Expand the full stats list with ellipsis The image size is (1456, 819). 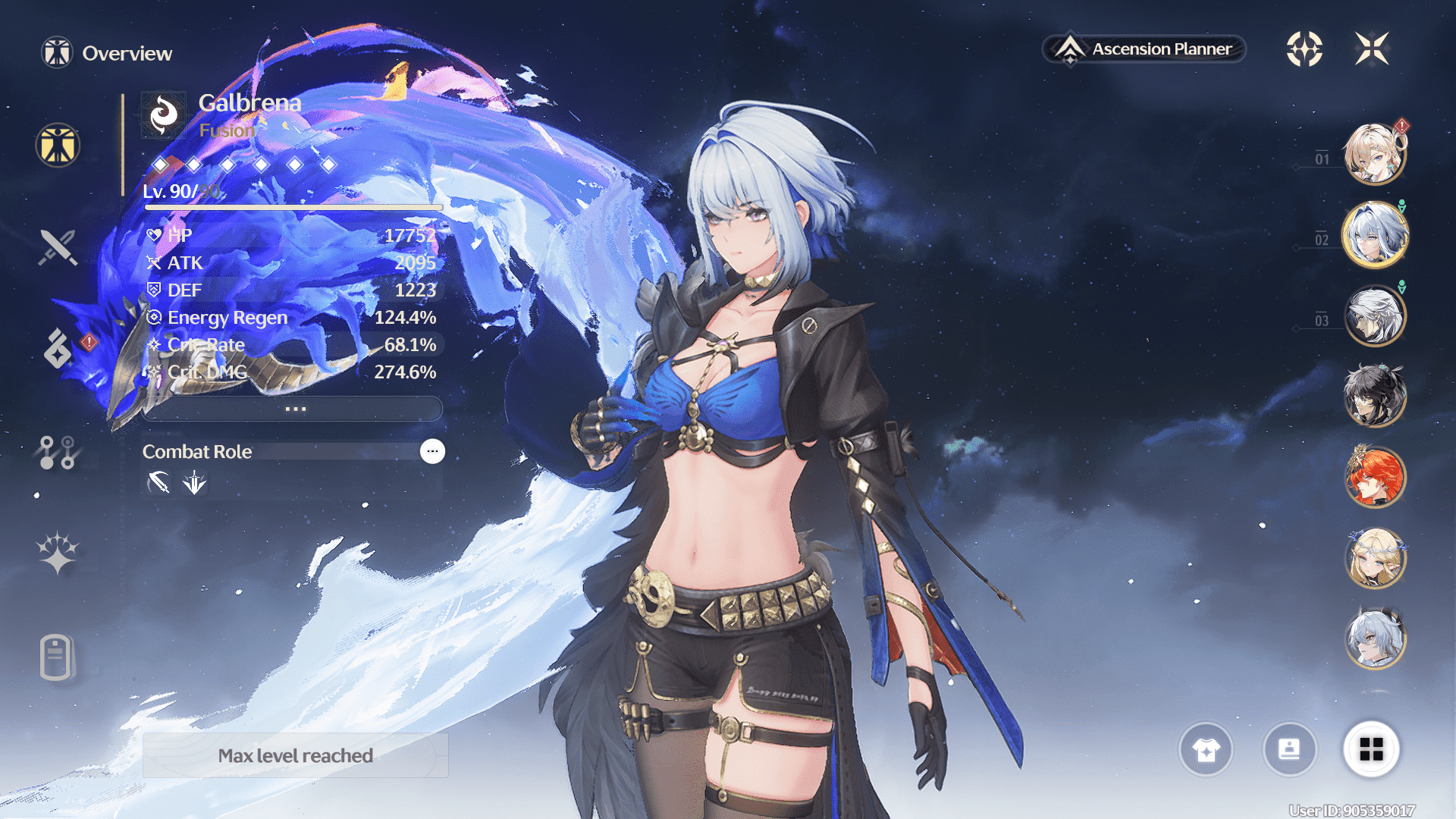294,409
